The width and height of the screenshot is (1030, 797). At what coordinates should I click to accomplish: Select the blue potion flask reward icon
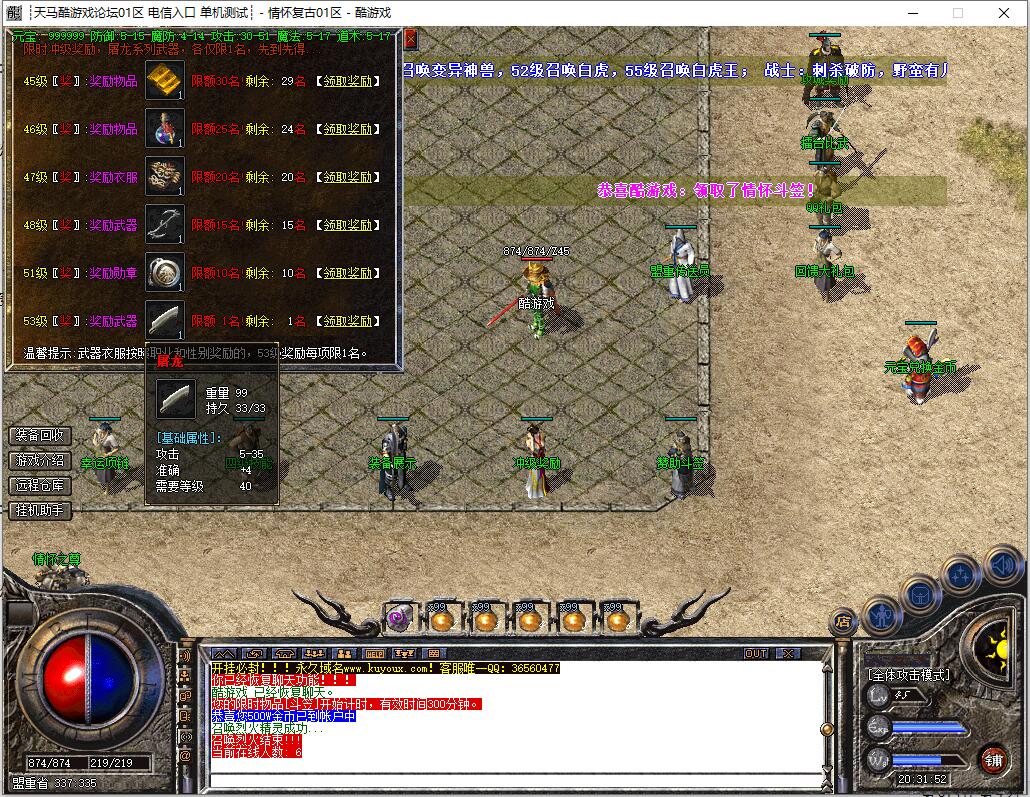click(164, 129)
